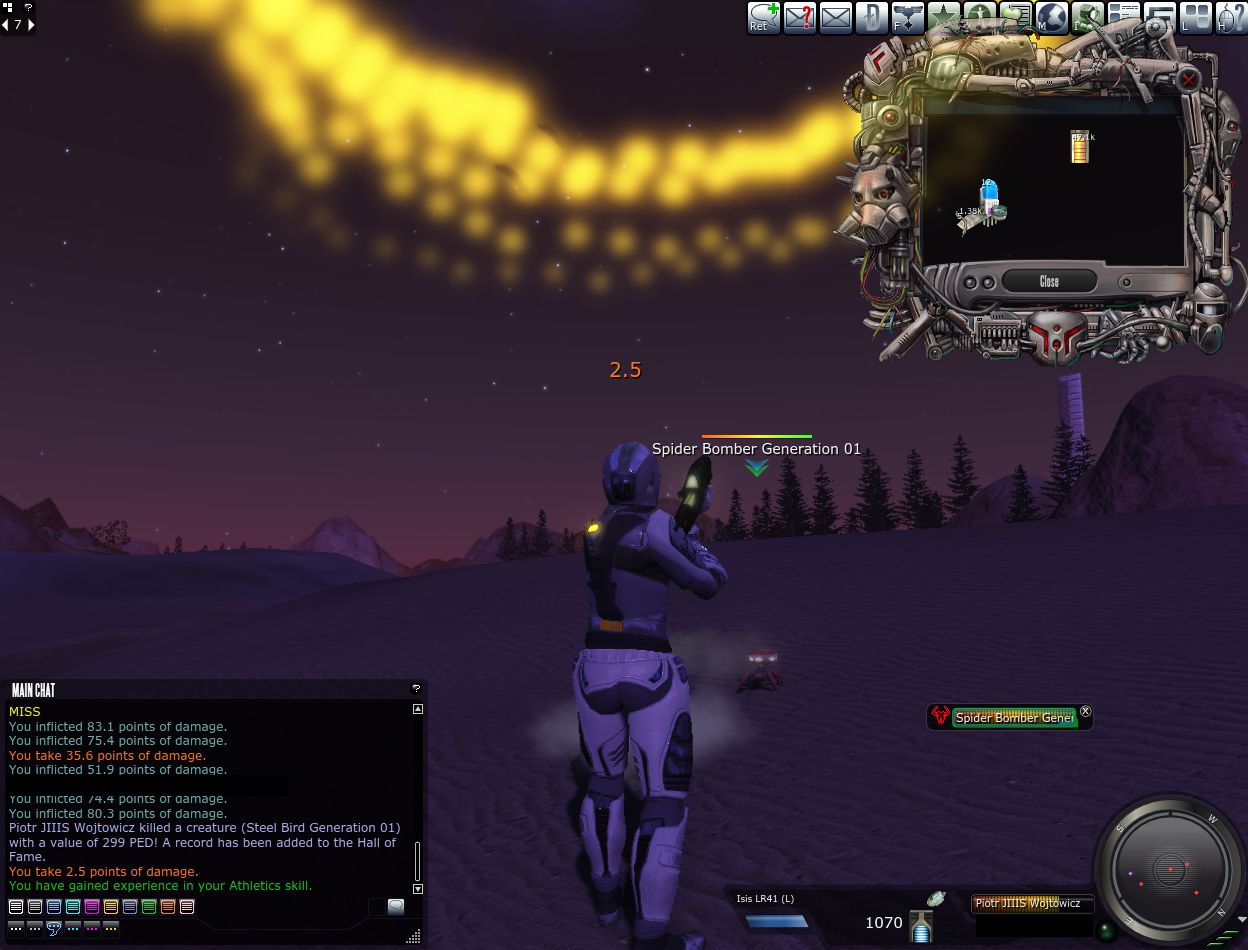Select the yellow battery item in the loot window
Image resolution: width=1248 pixels, height=950 pixels.
pyautogui.click(x=1079, y=147)
